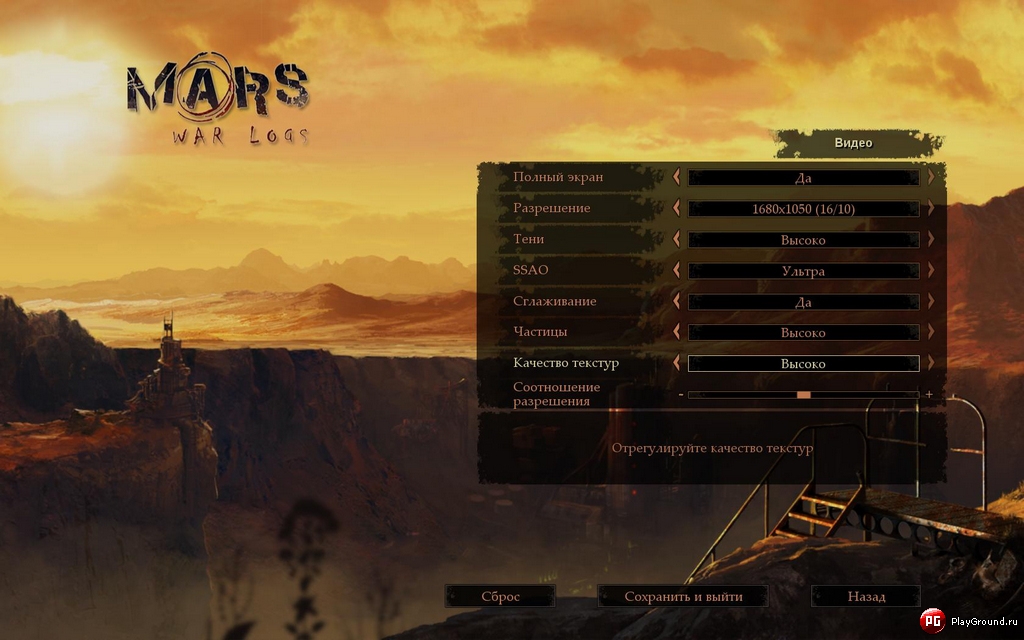Lower Частицы setting with the left arrow
This screenshot has height=640, width=1024.
click(677, 332)
